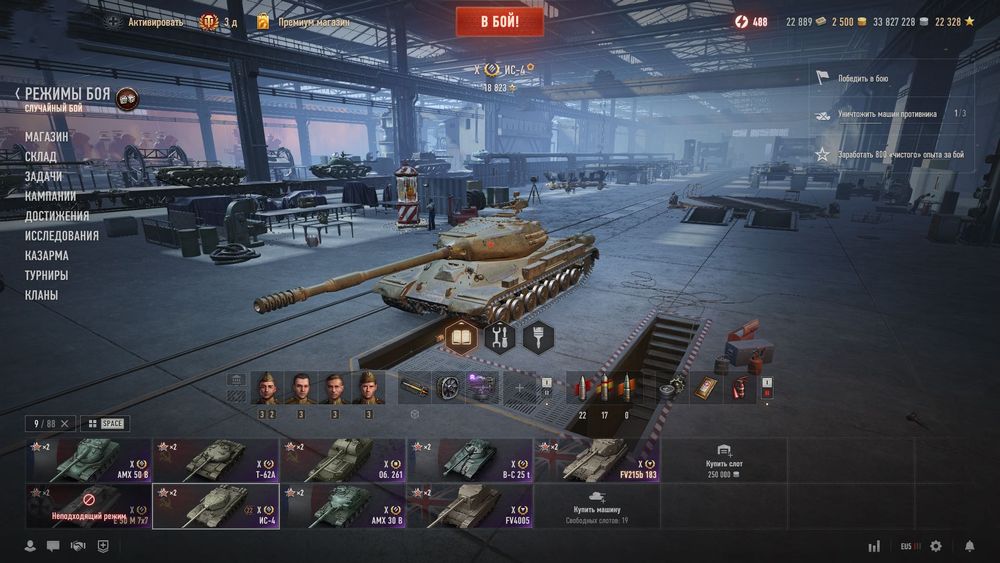This screenshot has height=563, width=1000.
Task: Select ИССЛЕДОВАНИЯ from the side menu
Action: [62, 235]
